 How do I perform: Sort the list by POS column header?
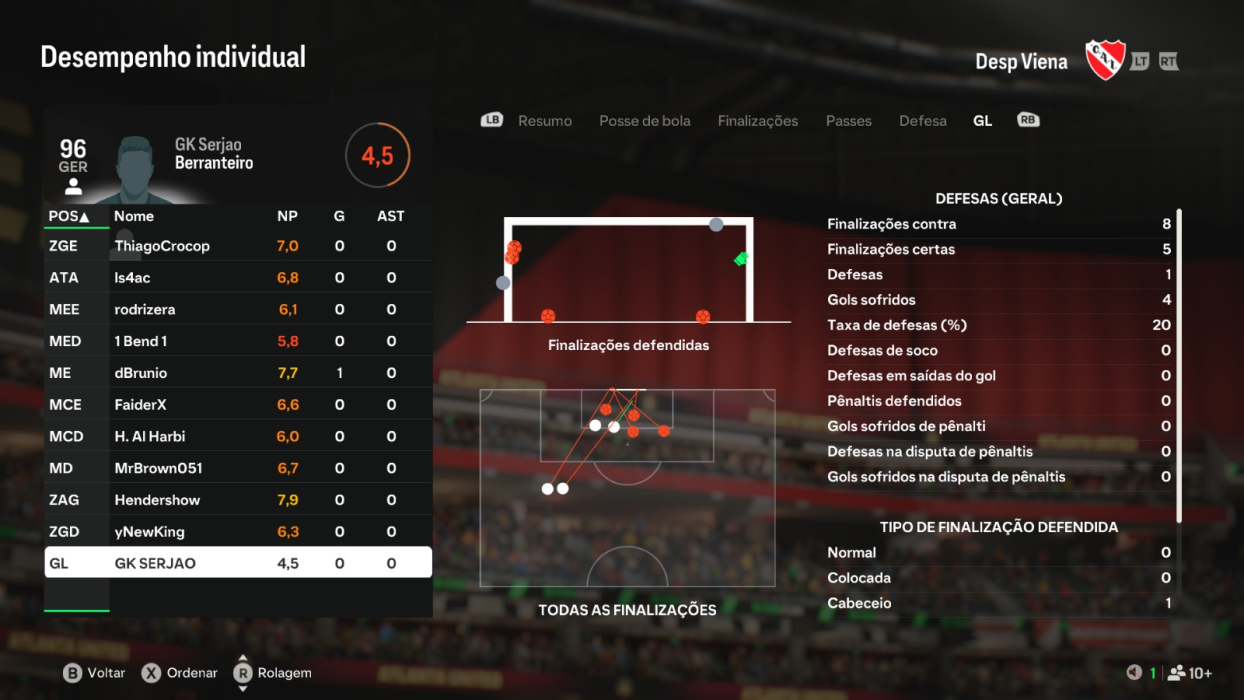tap(69, 216)
